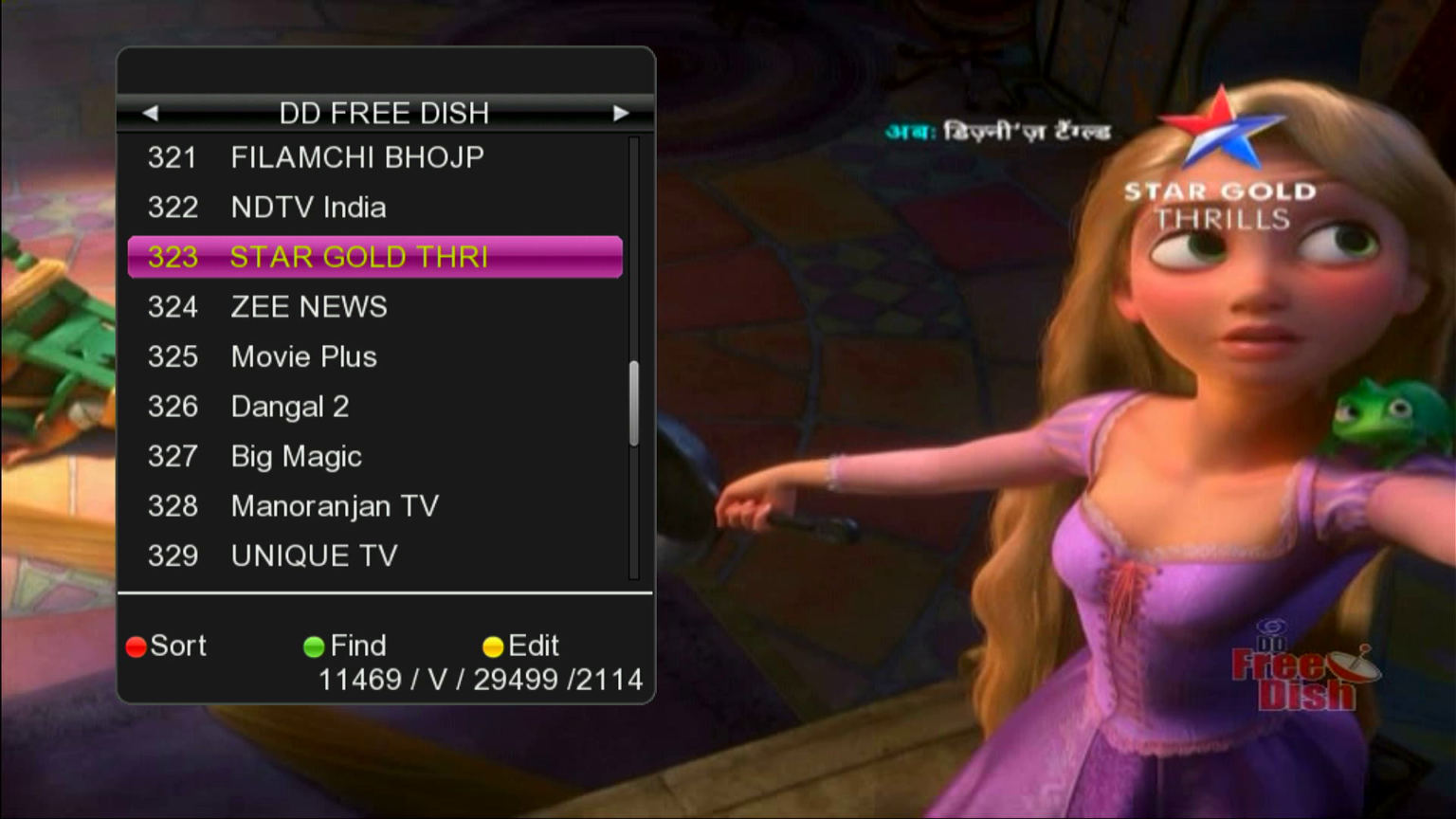Image resolution: width=1456 pixels, height=819 pixels.
Task: Open the next channel group with right arrow
Action: (621, 113)
